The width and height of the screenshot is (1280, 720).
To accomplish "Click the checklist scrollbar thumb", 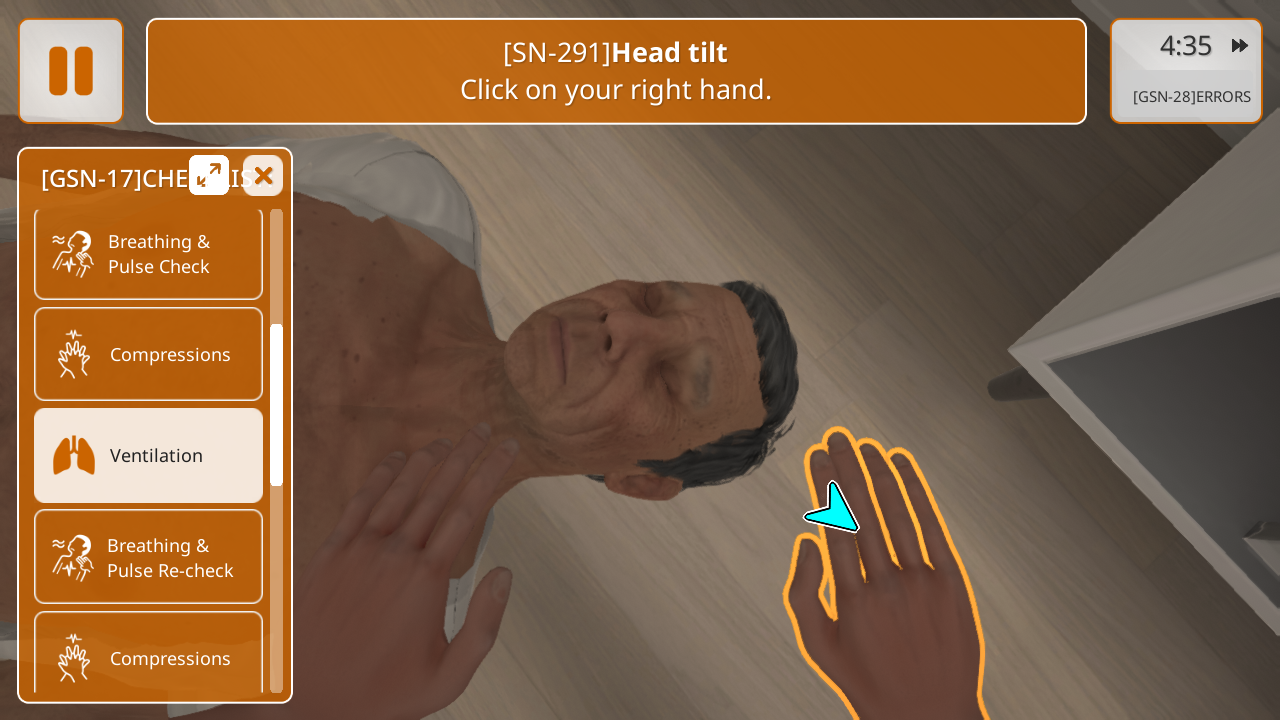I will point(276,405).
